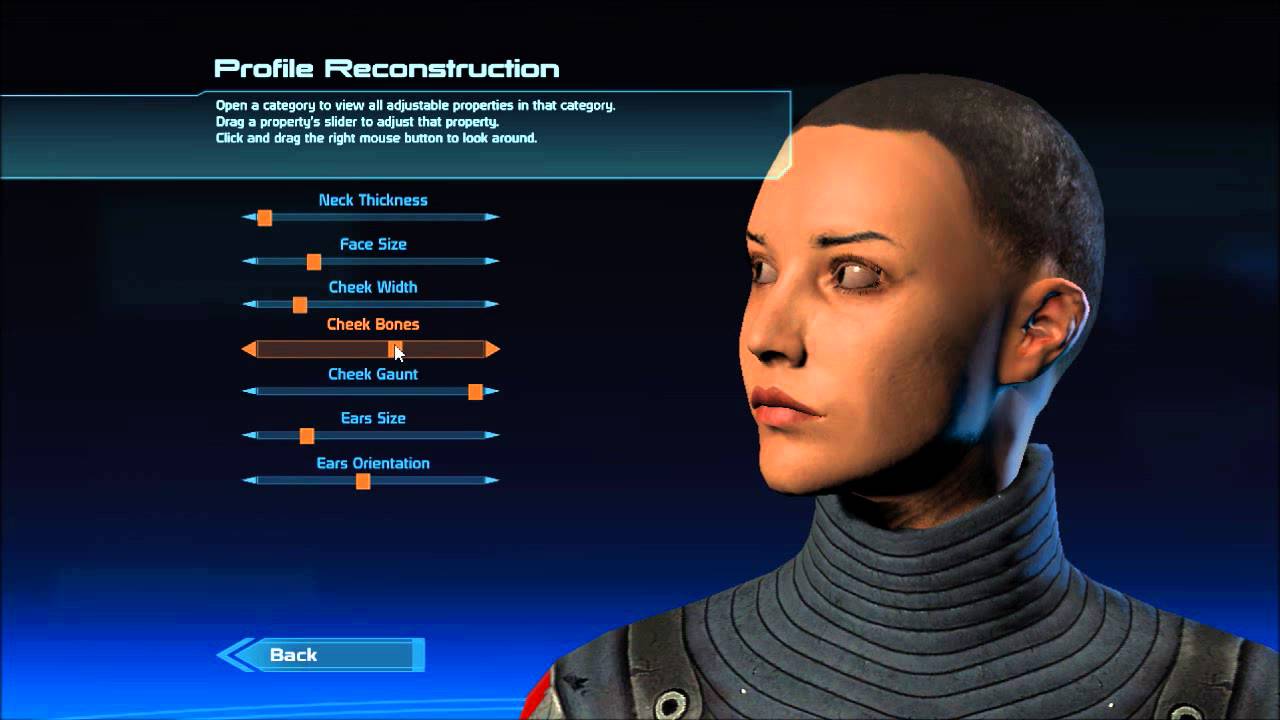Viewport: 1280px width, 720px height.
Task: Click the Ears Size slider handle
Action: click(x=306, y=436)
